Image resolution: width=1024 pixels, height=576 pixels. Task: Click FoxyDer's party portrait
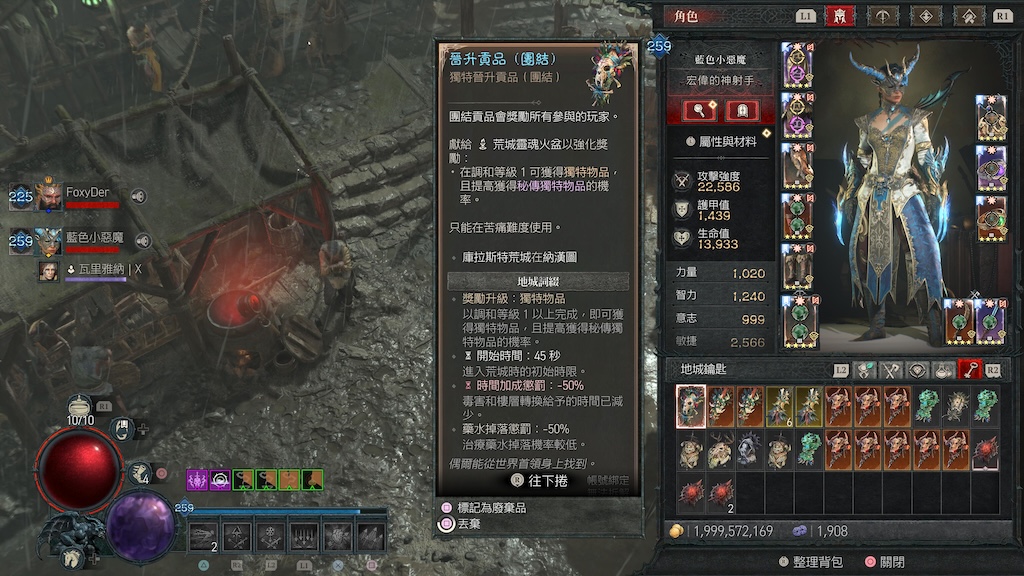click(x=49, y=194)
